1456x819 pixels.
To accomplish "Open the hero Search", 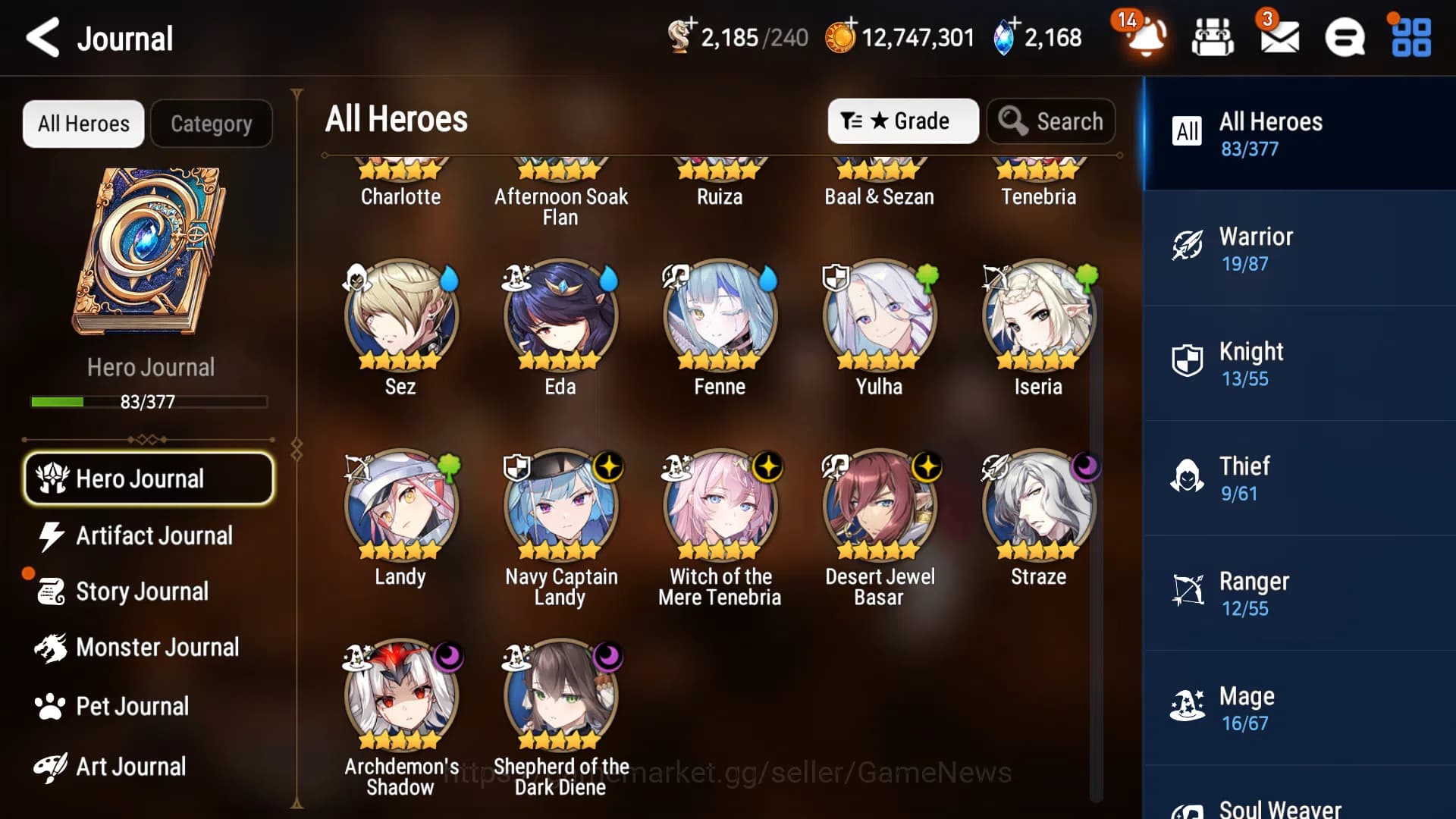I will pos(1052,121).
